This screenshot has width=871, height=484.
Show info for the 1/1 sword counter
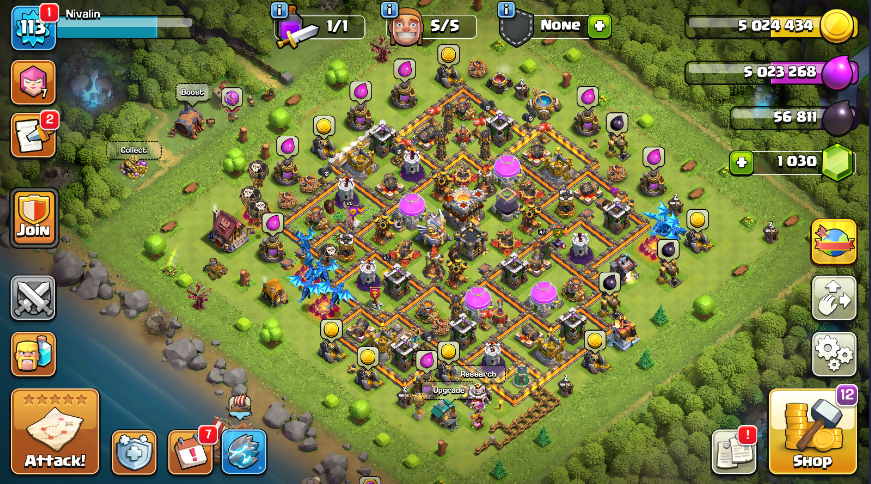point(279,10)
